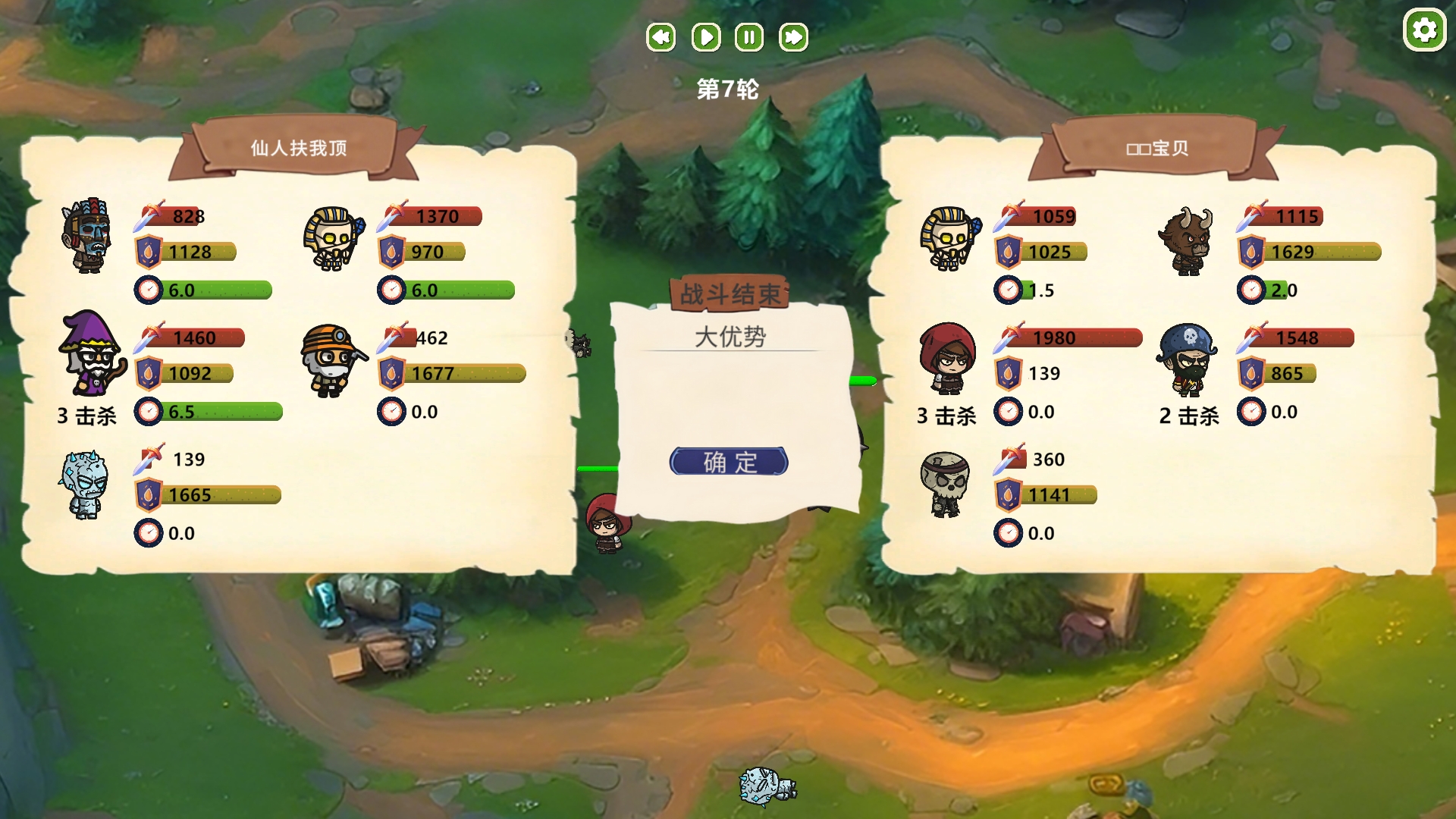The image size is (1456, 819).
Task: Play the battle replay
Action: tap(705, 37)
